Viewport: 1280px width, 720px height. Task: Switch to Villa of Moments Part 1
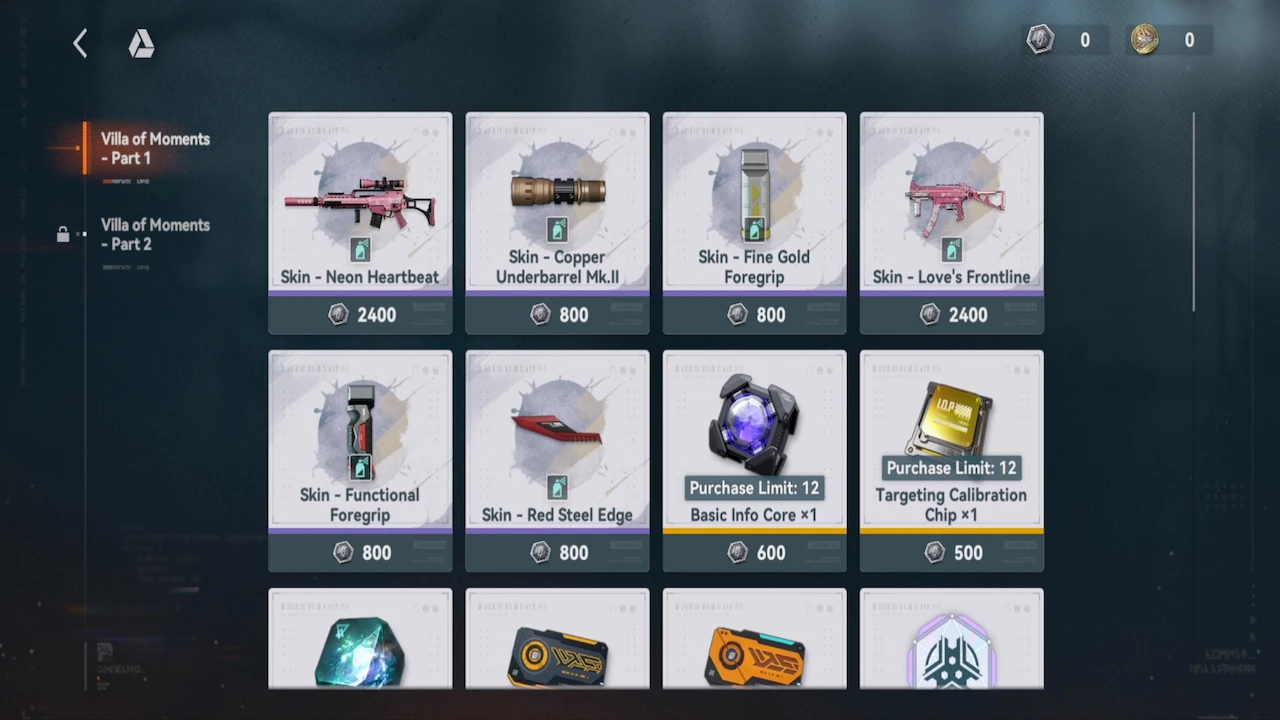pyautogui.click(x=154, y=149)
